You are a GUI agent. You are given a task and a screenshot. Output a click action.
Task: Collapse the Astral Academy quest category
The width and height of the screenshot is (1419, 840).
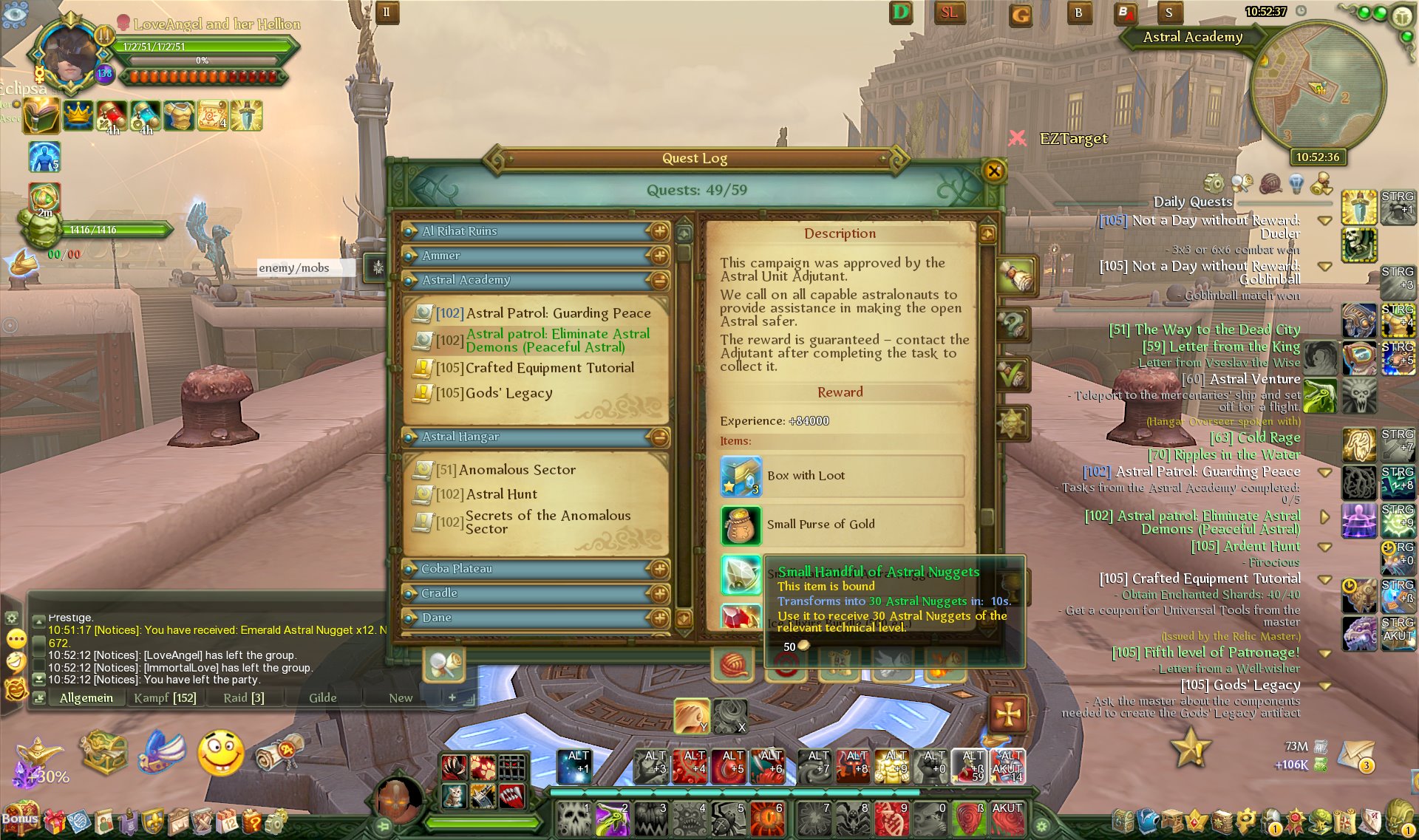659,281
